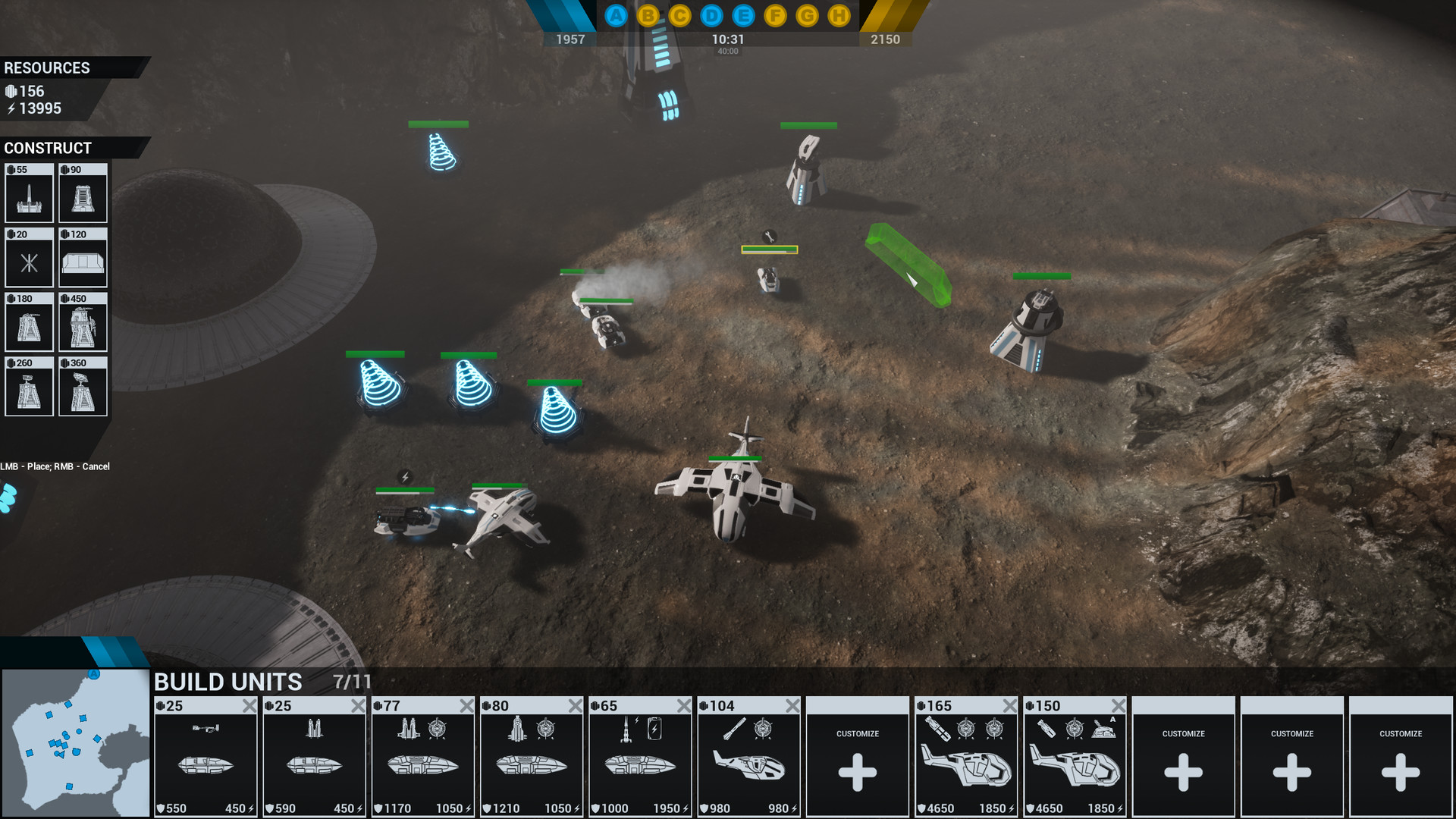Select the 120-cost bunker structure
Viewport: 1456px width, 819px height.
pyautogui.click(x=83, y=258)
